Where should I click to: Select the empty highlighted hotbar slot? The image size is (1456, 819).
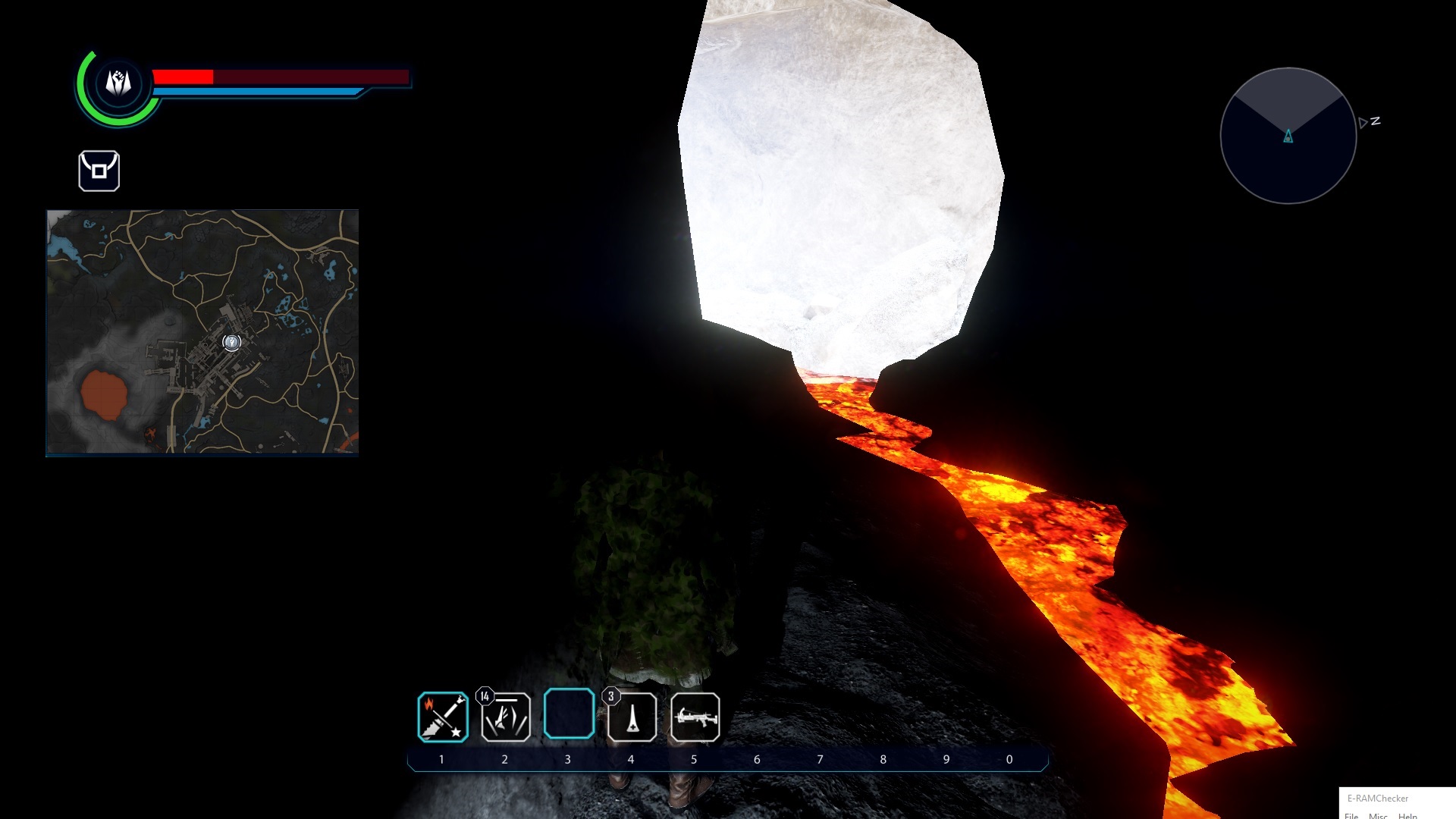pyautogui.click(x=569, y=714)
